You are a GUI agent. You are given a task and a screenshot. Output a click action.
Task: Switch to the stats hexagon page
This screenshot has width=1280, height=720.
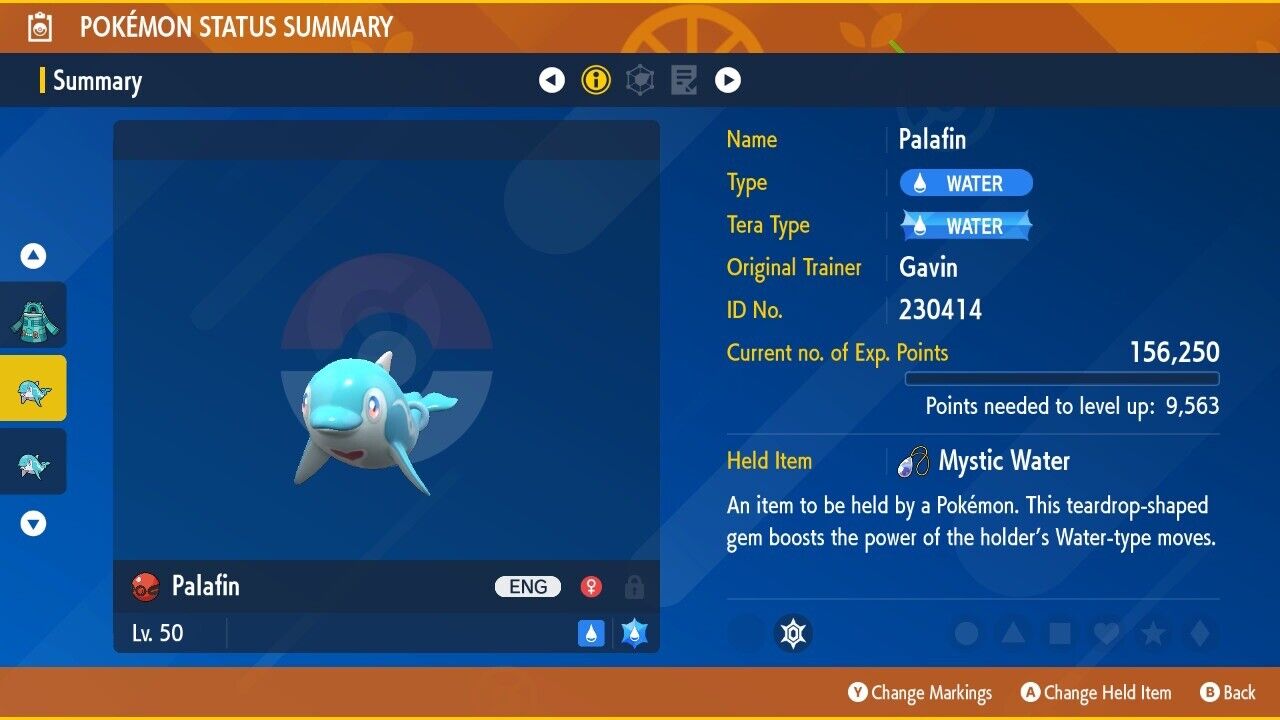click(x=640, y=80)
